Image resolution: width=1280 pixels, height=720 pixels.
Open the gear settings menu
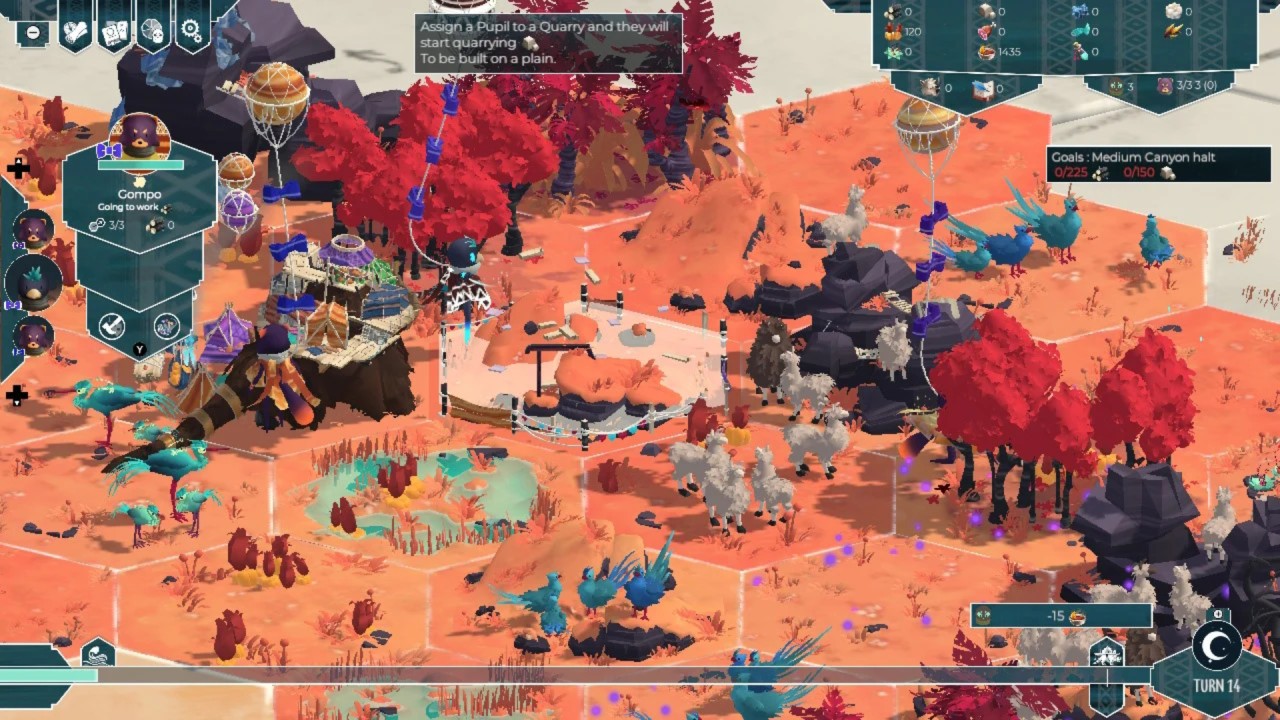191,31
